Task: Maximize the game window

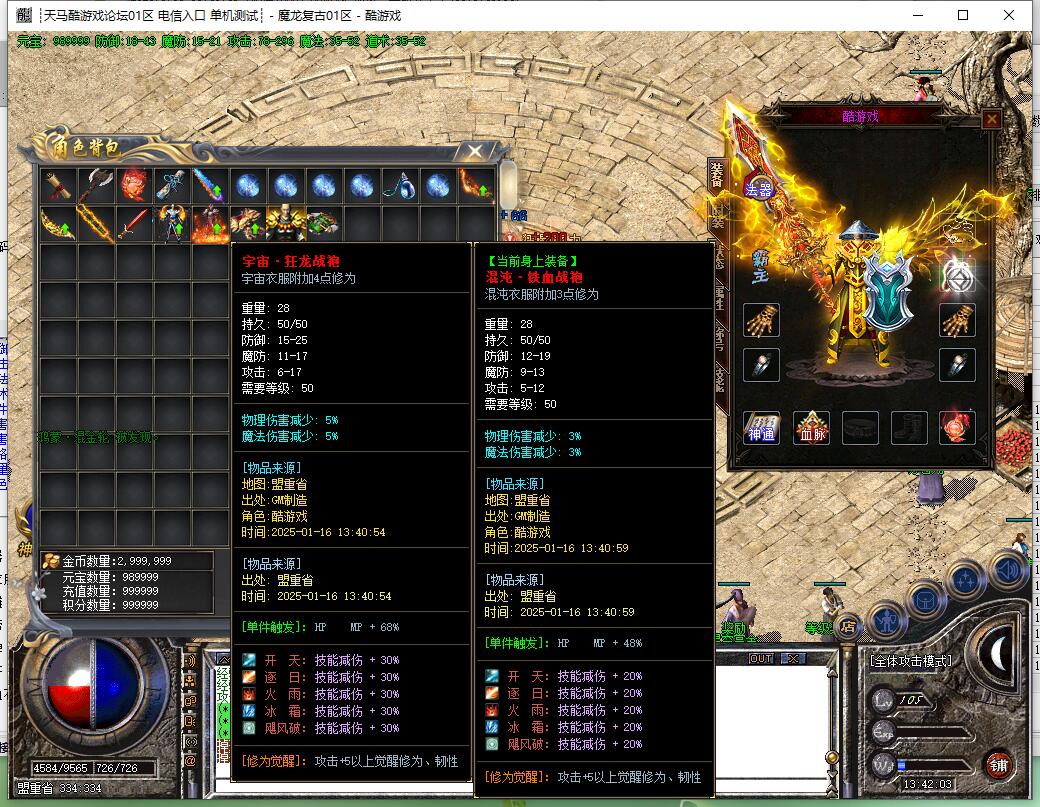Action: 963,15
